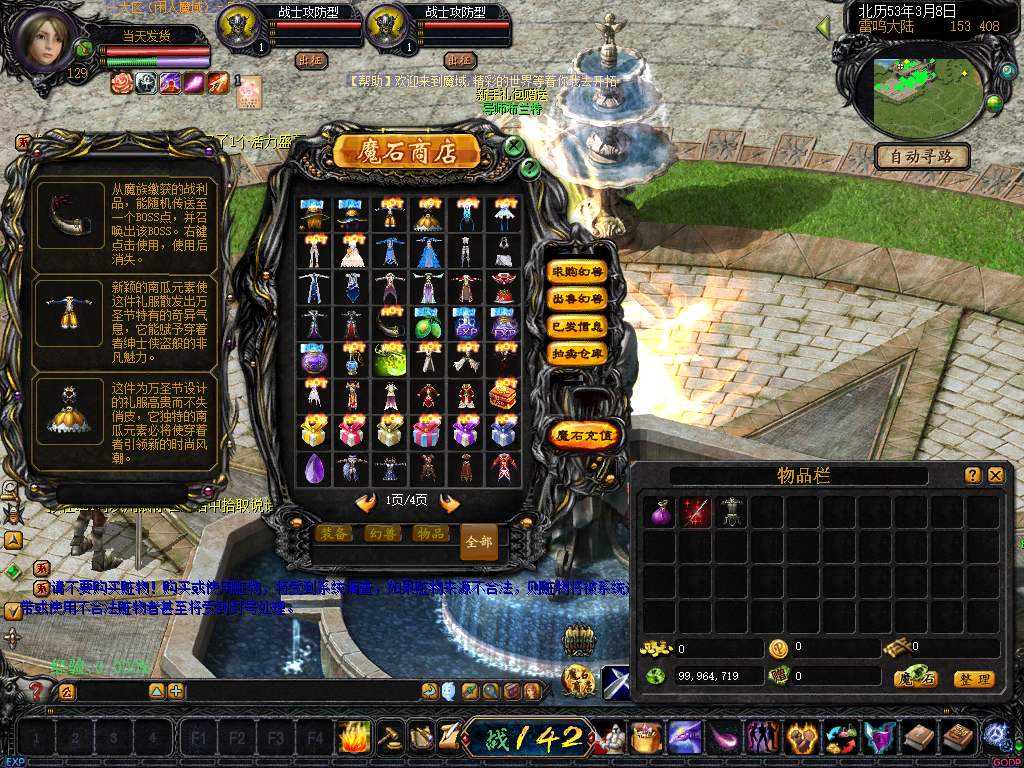
Task: Open the 拍卖仓库 warehouse
Action: tap(578, 353)
